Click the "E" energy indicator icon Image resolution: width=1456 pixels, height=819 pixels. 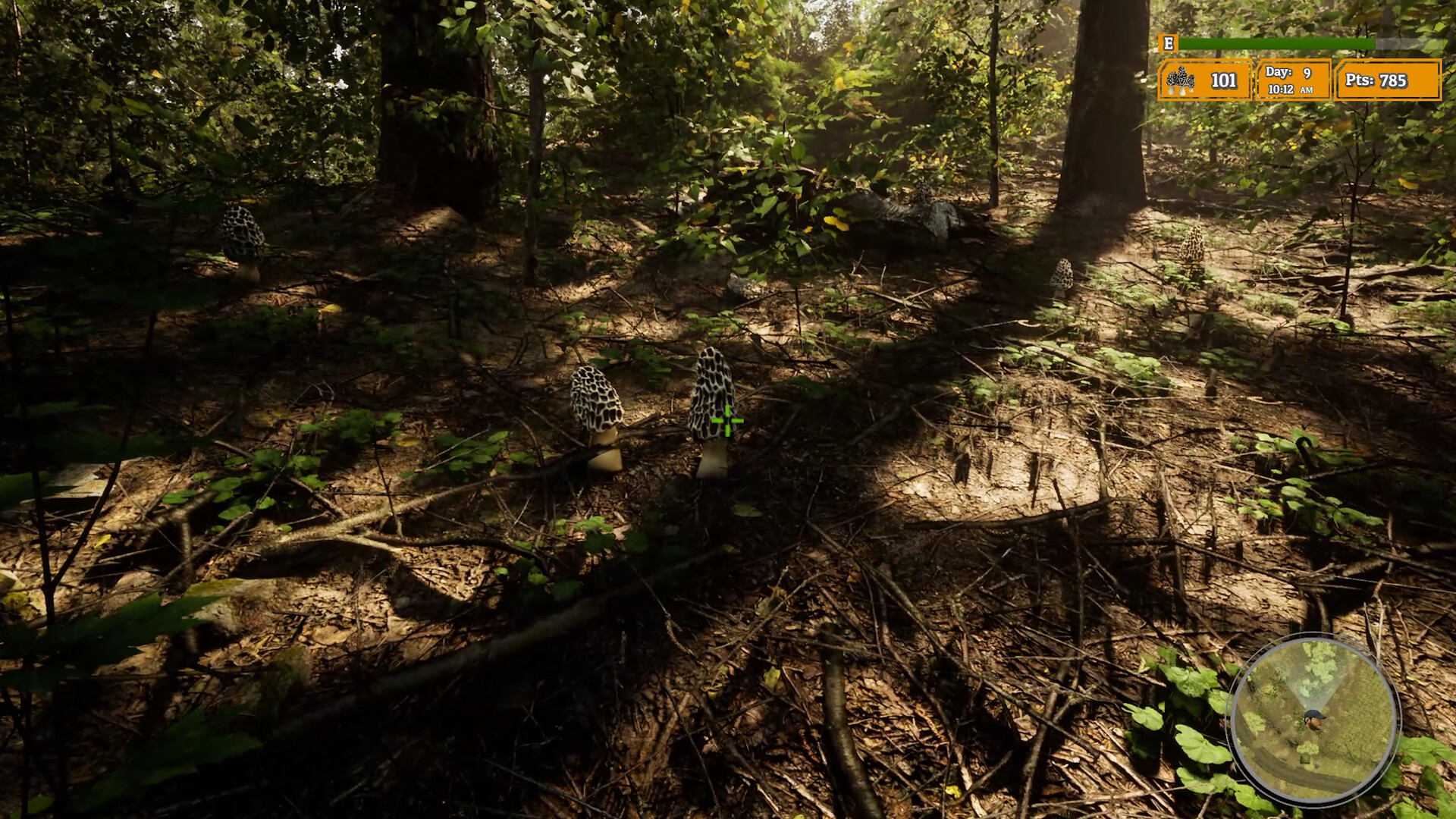(x=1168, y=44)
